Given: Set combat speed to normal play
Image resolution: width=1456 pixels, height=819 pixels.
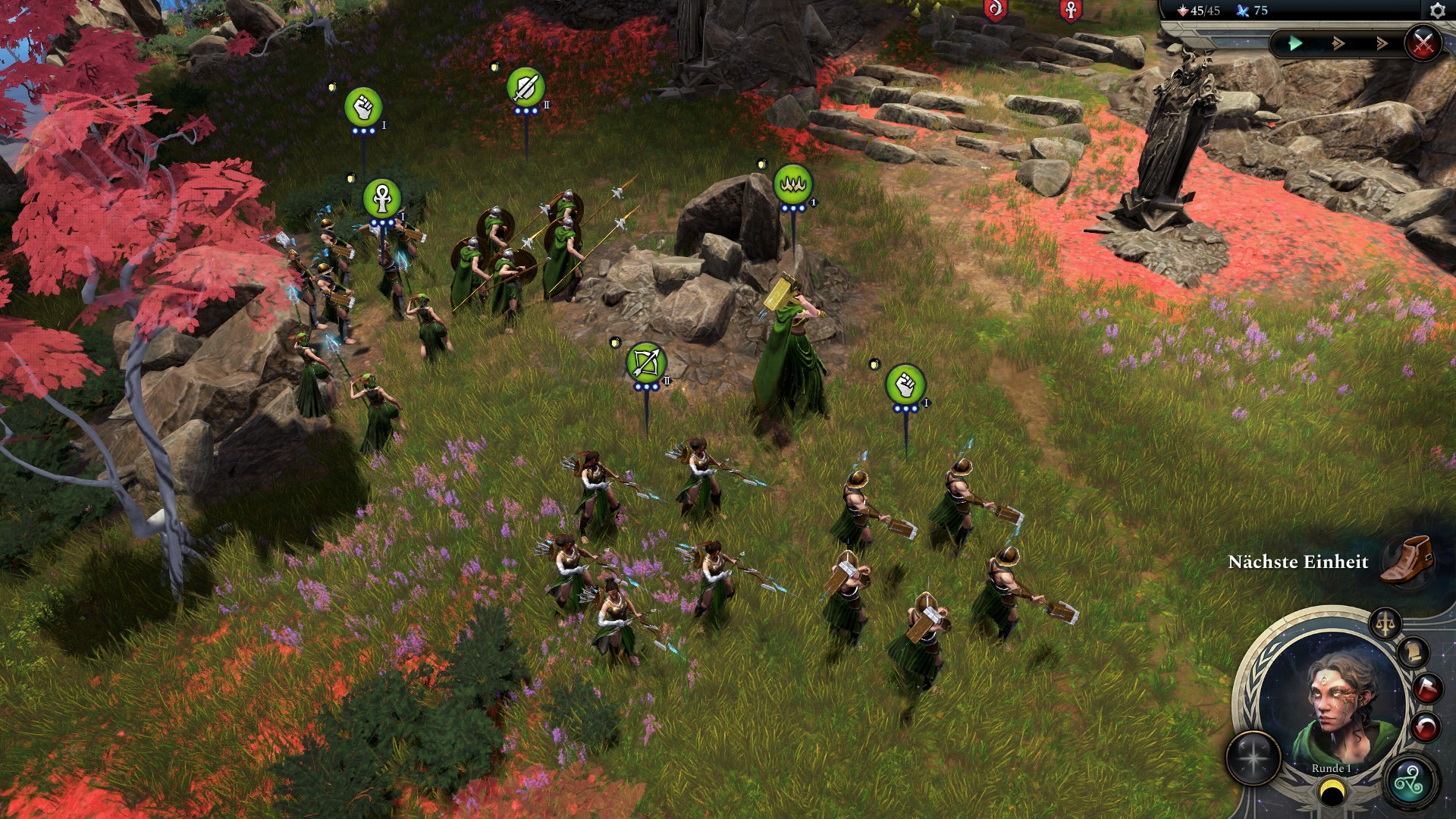Looking at the screenshot, I should (1296, 44).
